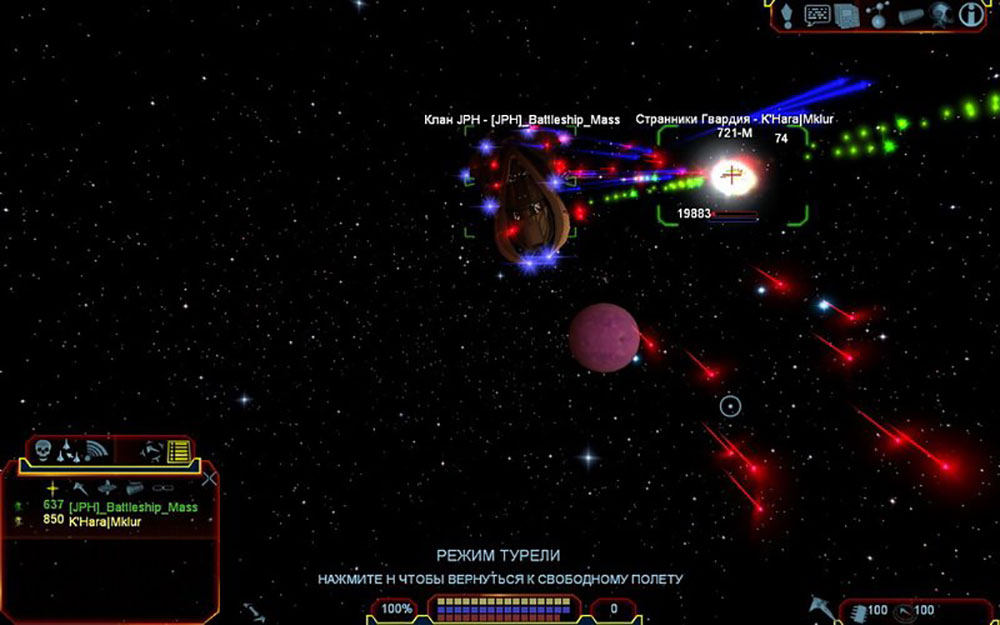Viewport: 1000px width, 625px height.
Task: Open the space station filter tab
Action: click(151, 451)
